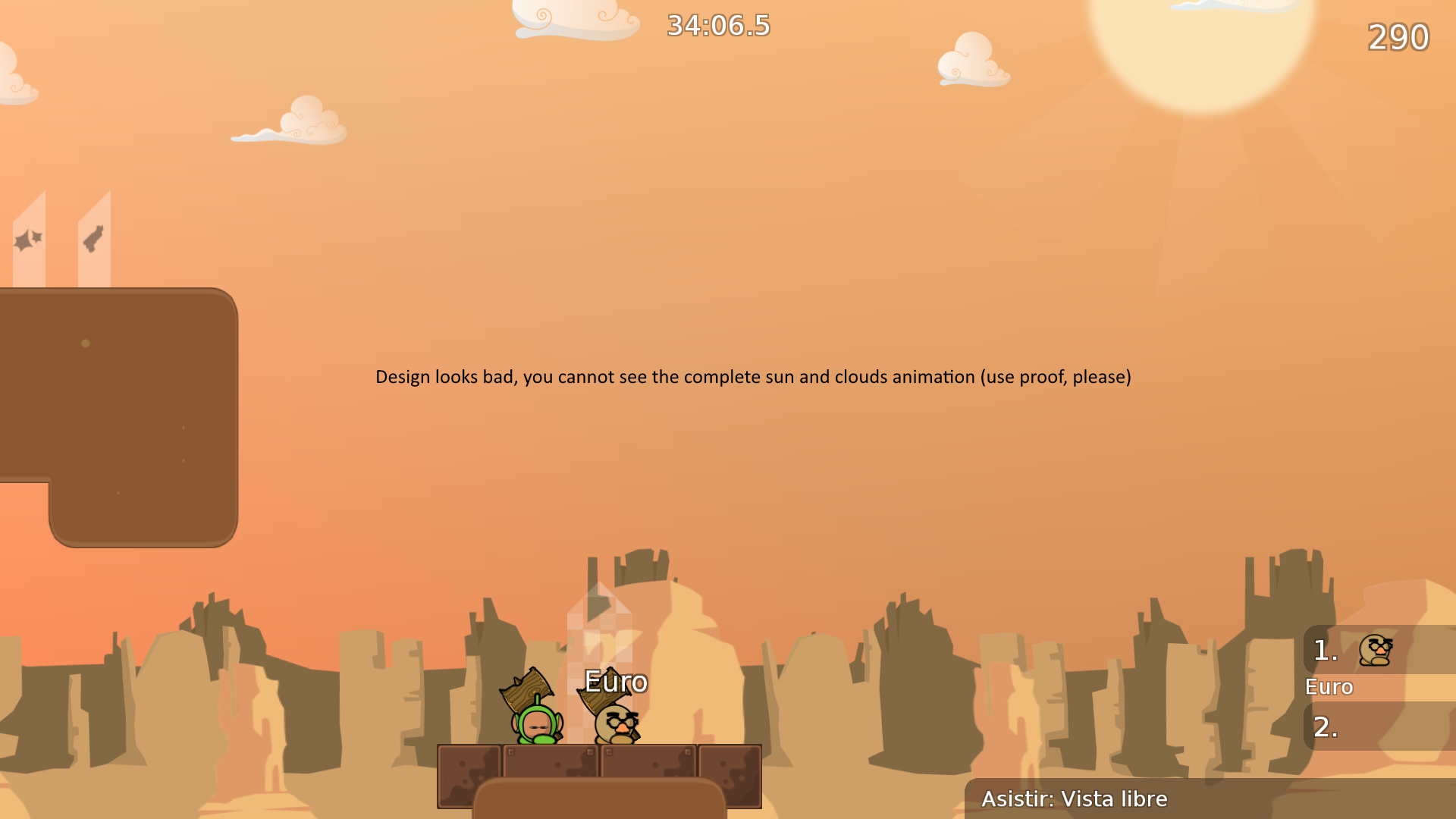
Task: Click the Euro name label on the scoreboard
Action: pos(1328,687)
